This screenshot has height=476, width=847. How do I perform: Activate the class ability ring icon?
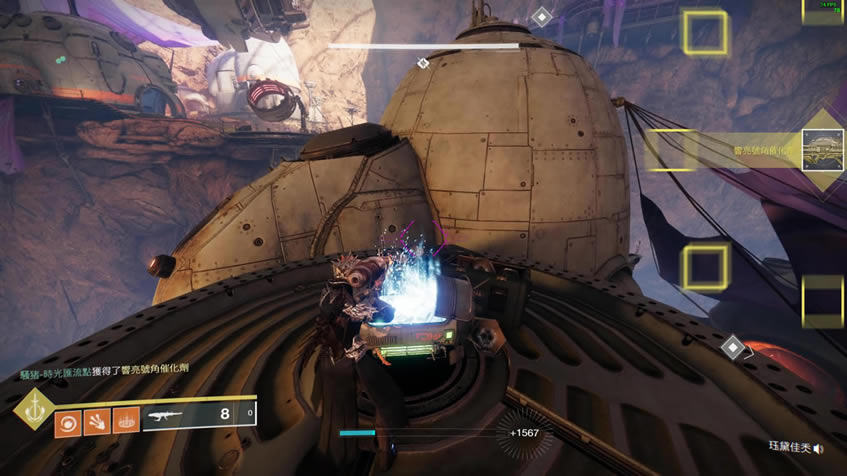click(126, 420)
